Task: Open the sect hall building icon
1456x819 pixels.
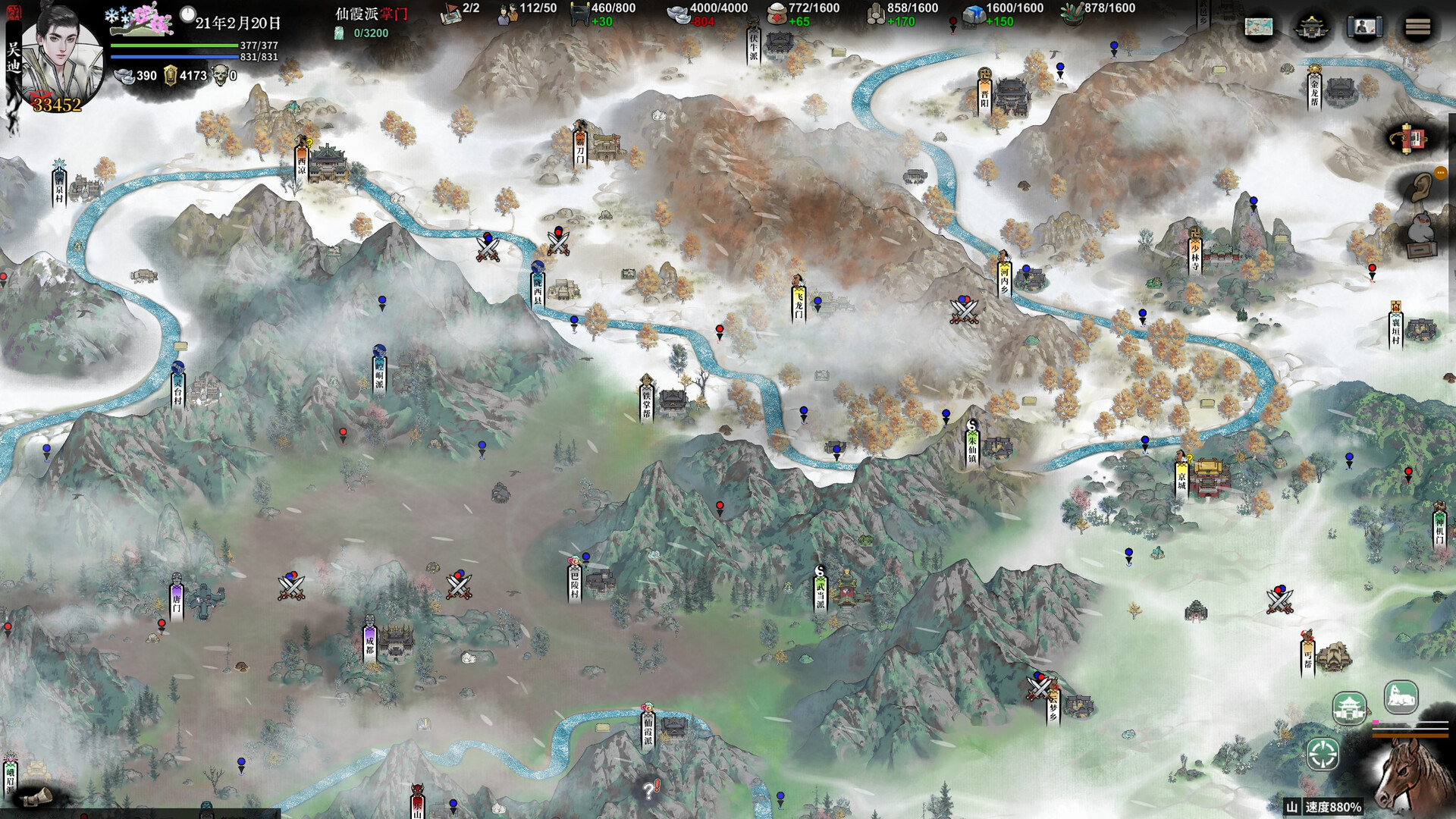Action: [x=1312, y=28]
